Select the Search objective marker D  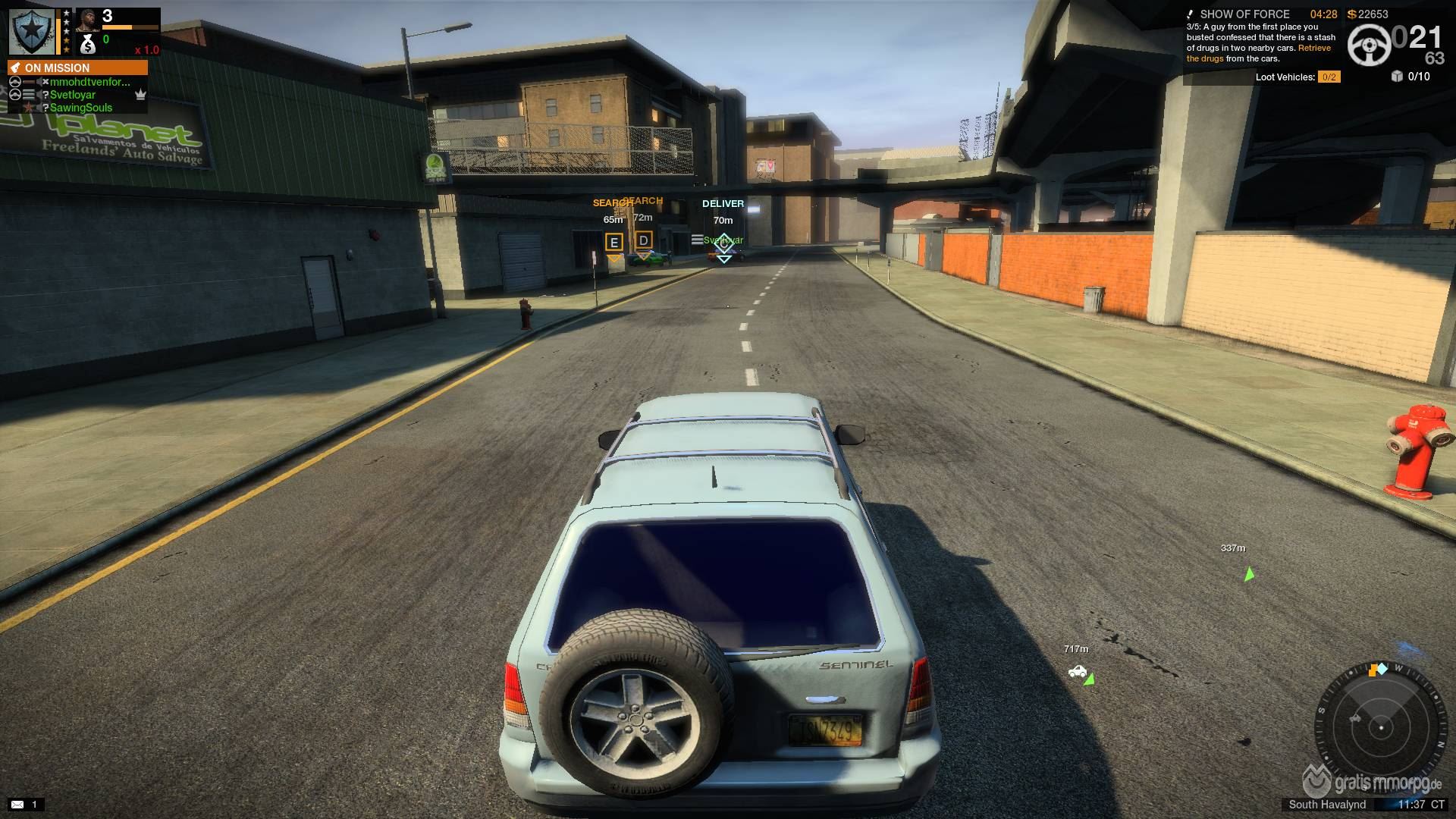pos(644,241)
